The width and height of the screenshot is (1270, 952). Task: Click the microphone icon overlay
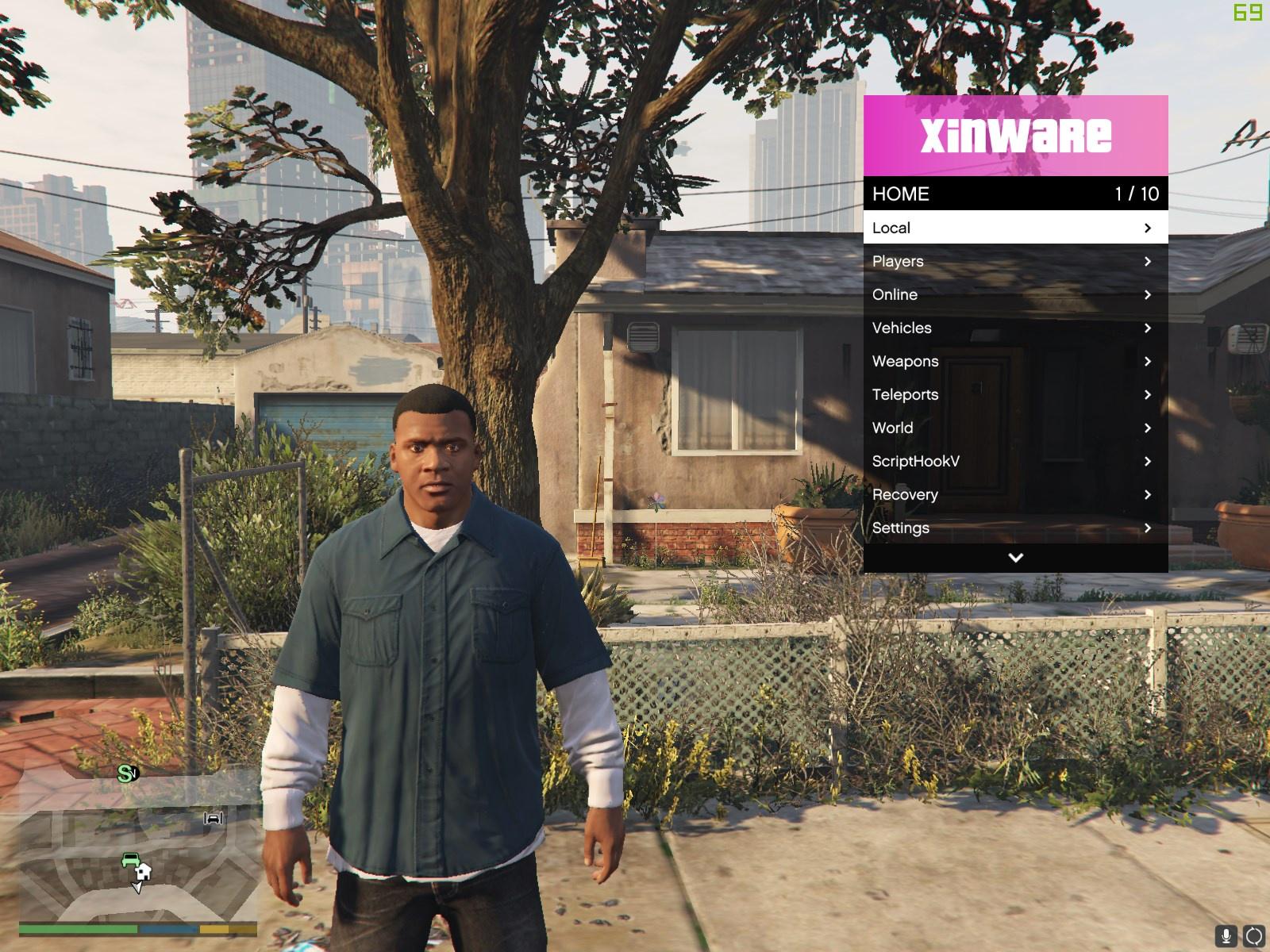pyautogui.click(x=1226, y=937)
